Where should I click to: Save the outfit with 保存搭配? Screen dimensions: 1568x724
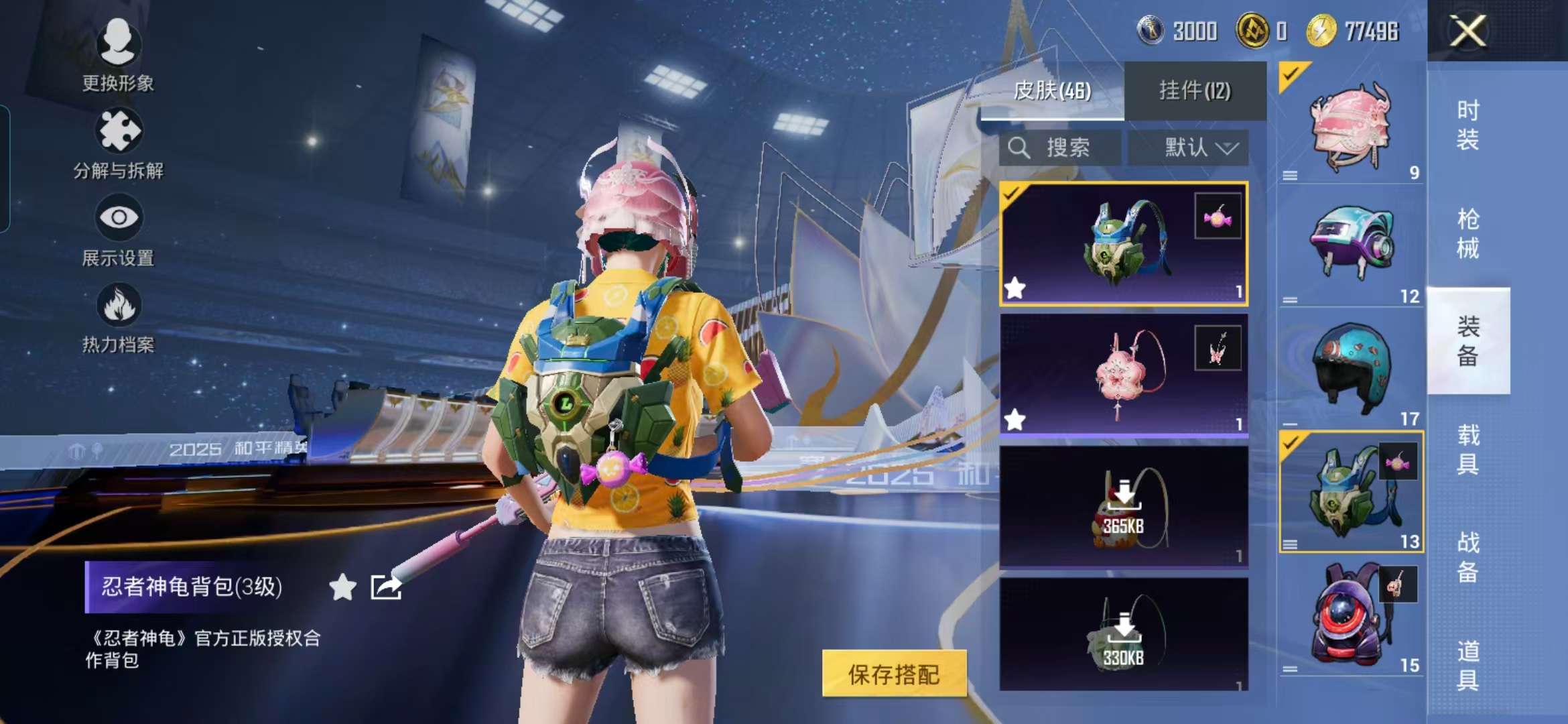[894, 674]
